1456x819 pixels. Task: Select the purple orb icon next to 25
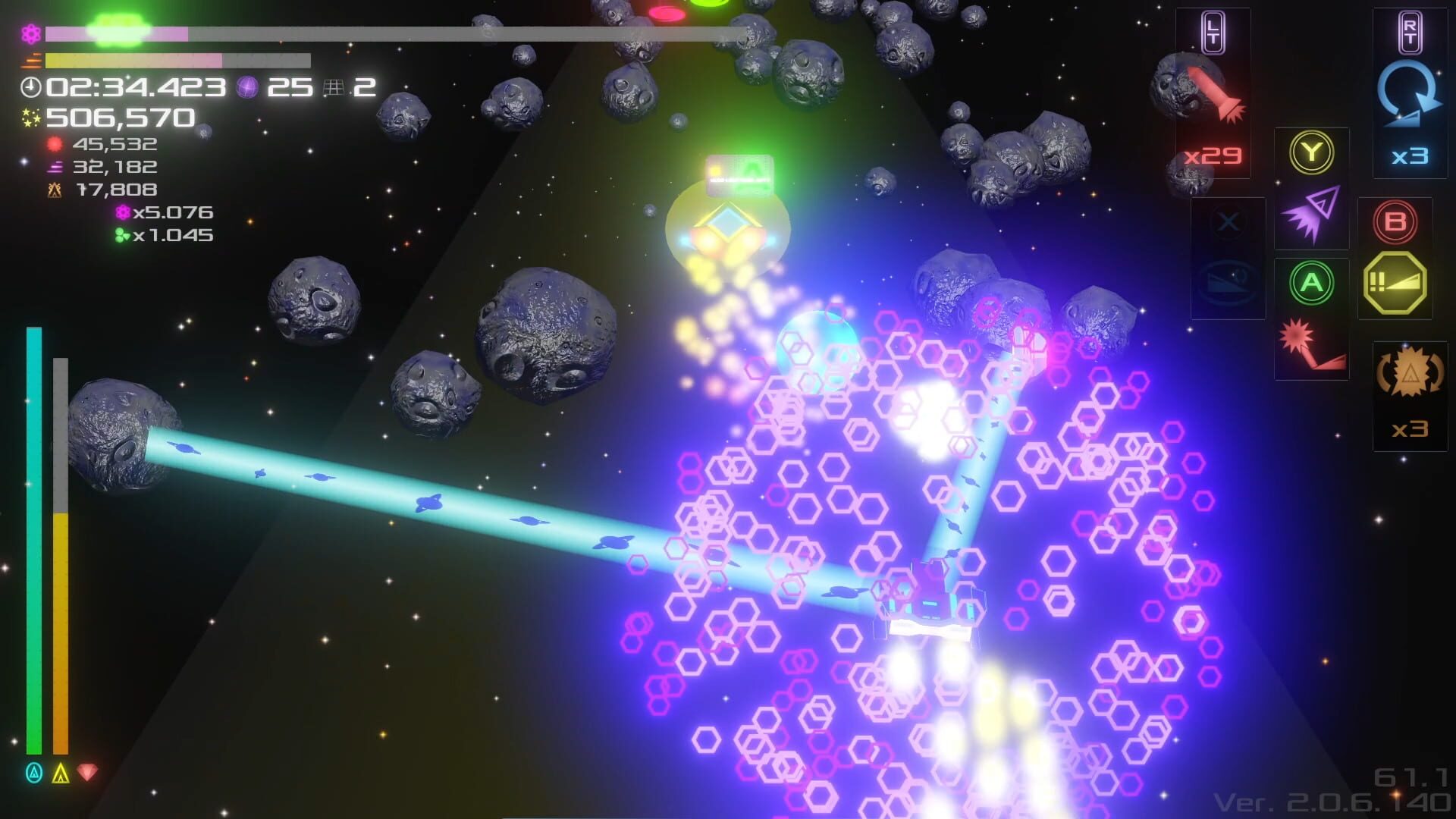(248, 86)
